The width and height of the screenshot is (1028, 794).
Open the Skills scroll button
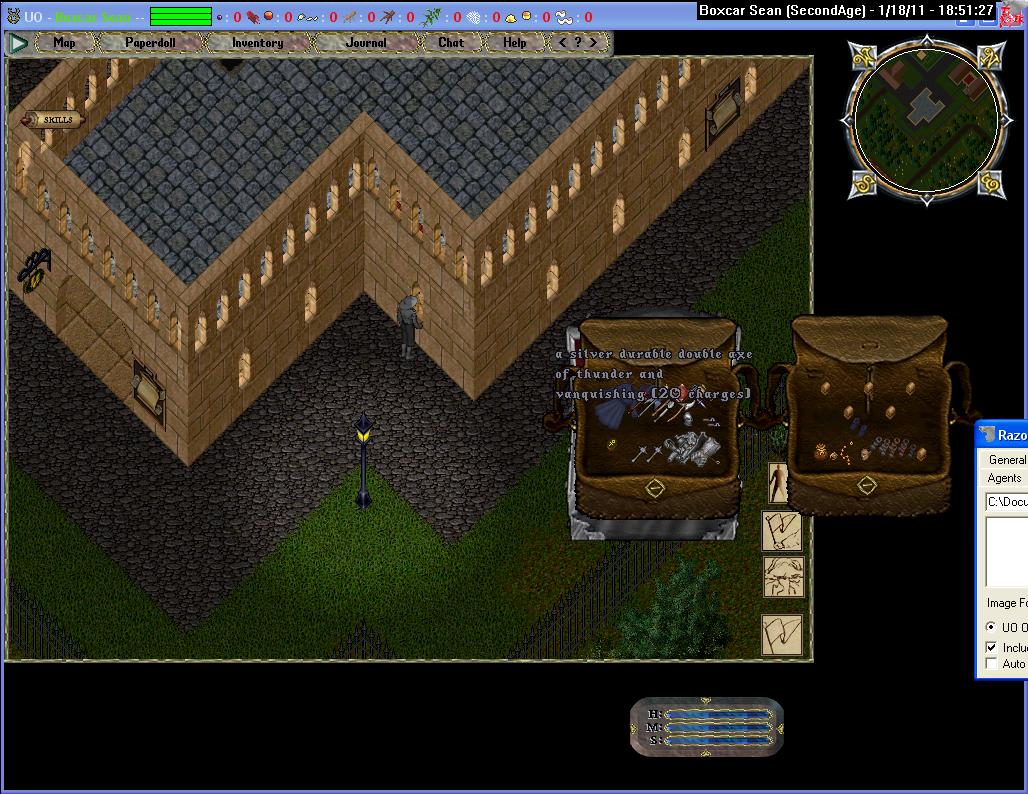pos(54,120)
